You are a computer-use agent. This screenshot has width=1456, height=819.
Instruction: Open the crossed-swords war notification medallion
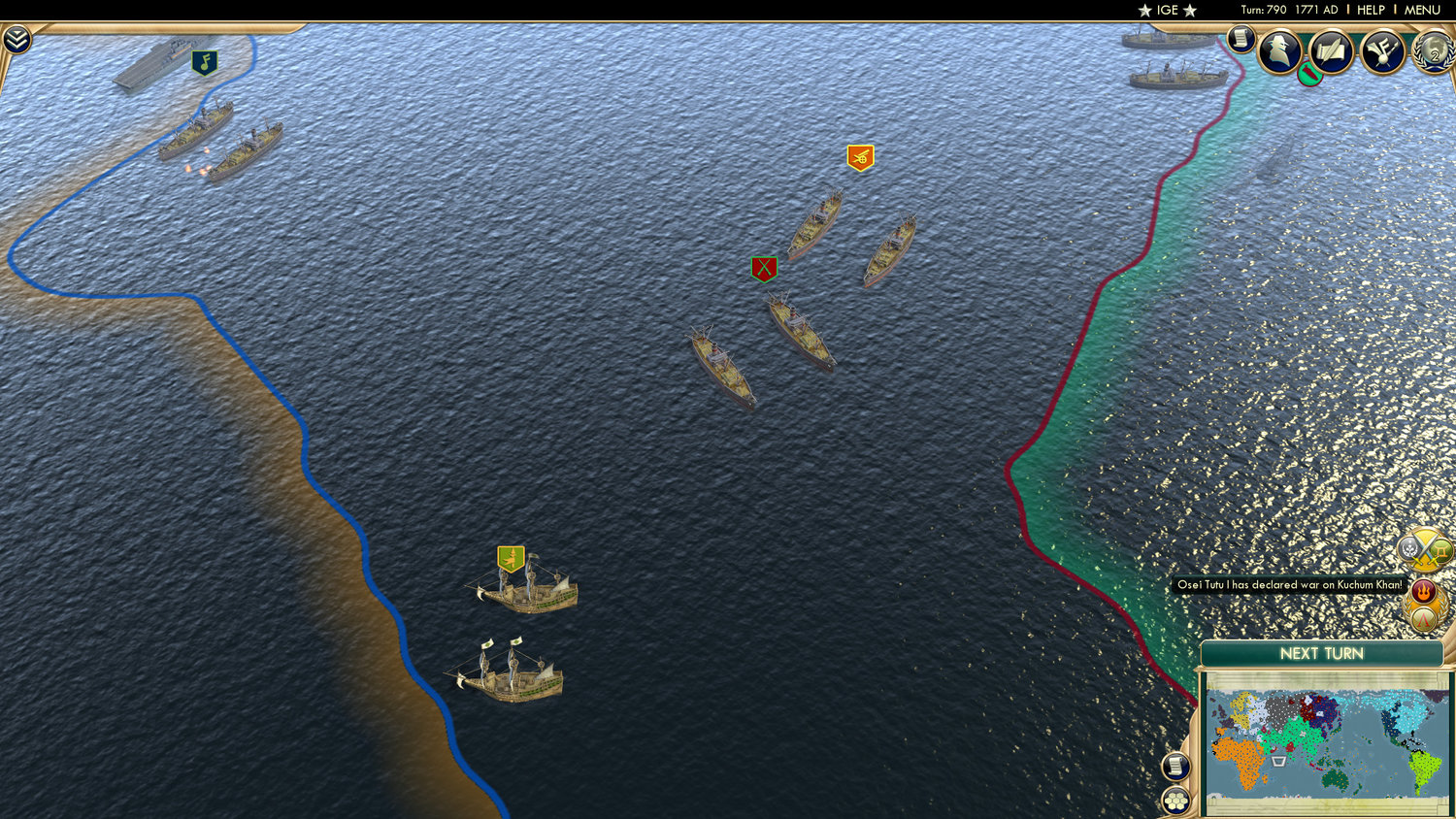[x=1422, y=550]
